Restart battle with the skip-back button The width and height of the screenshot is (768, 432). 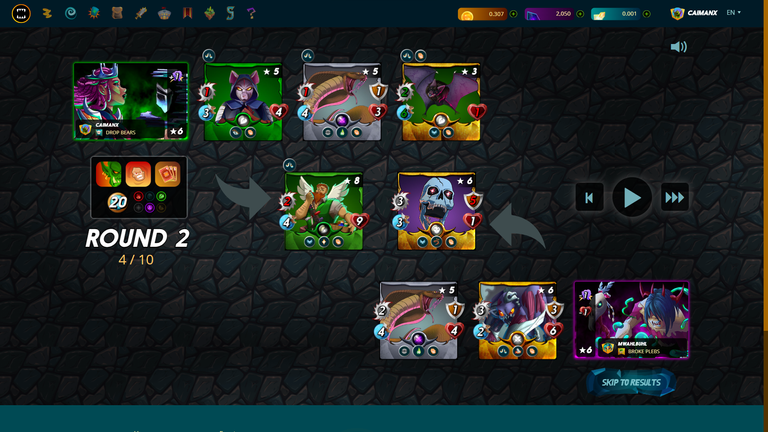click(x=589, y=197)
